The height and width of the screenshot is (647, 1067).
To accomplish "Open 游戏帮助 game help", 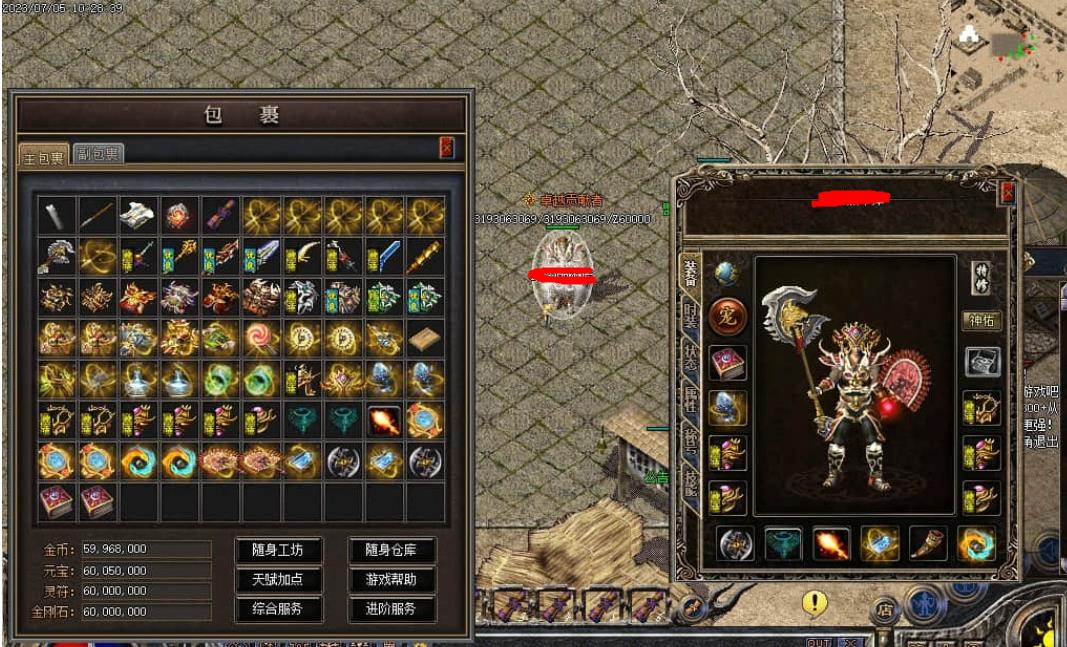I will [391, 579].
